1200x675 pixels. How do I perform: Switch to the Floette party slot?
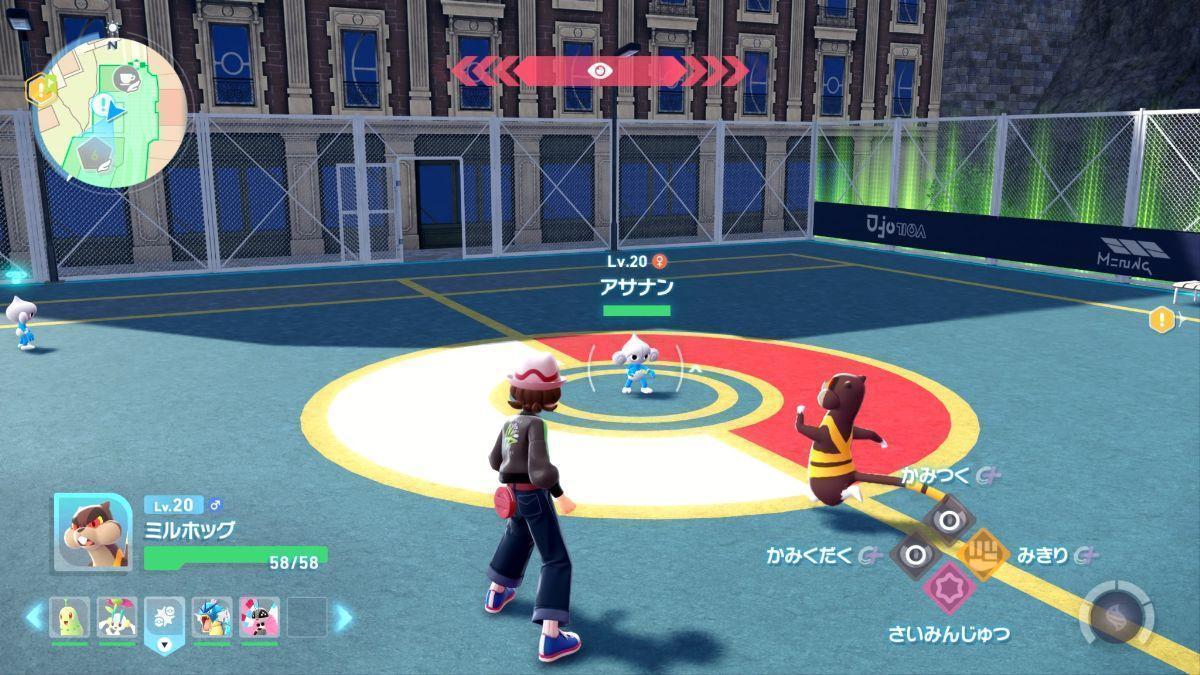coord(117,617)
